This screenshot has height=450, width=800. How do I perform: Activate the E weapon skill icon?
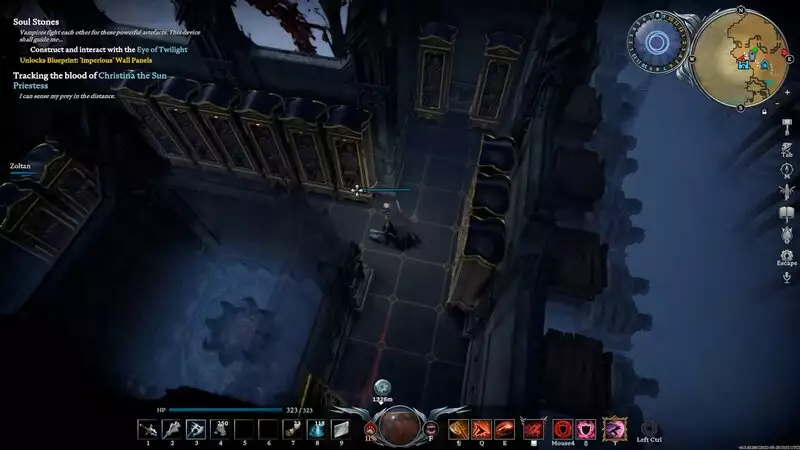click(505, 428)
